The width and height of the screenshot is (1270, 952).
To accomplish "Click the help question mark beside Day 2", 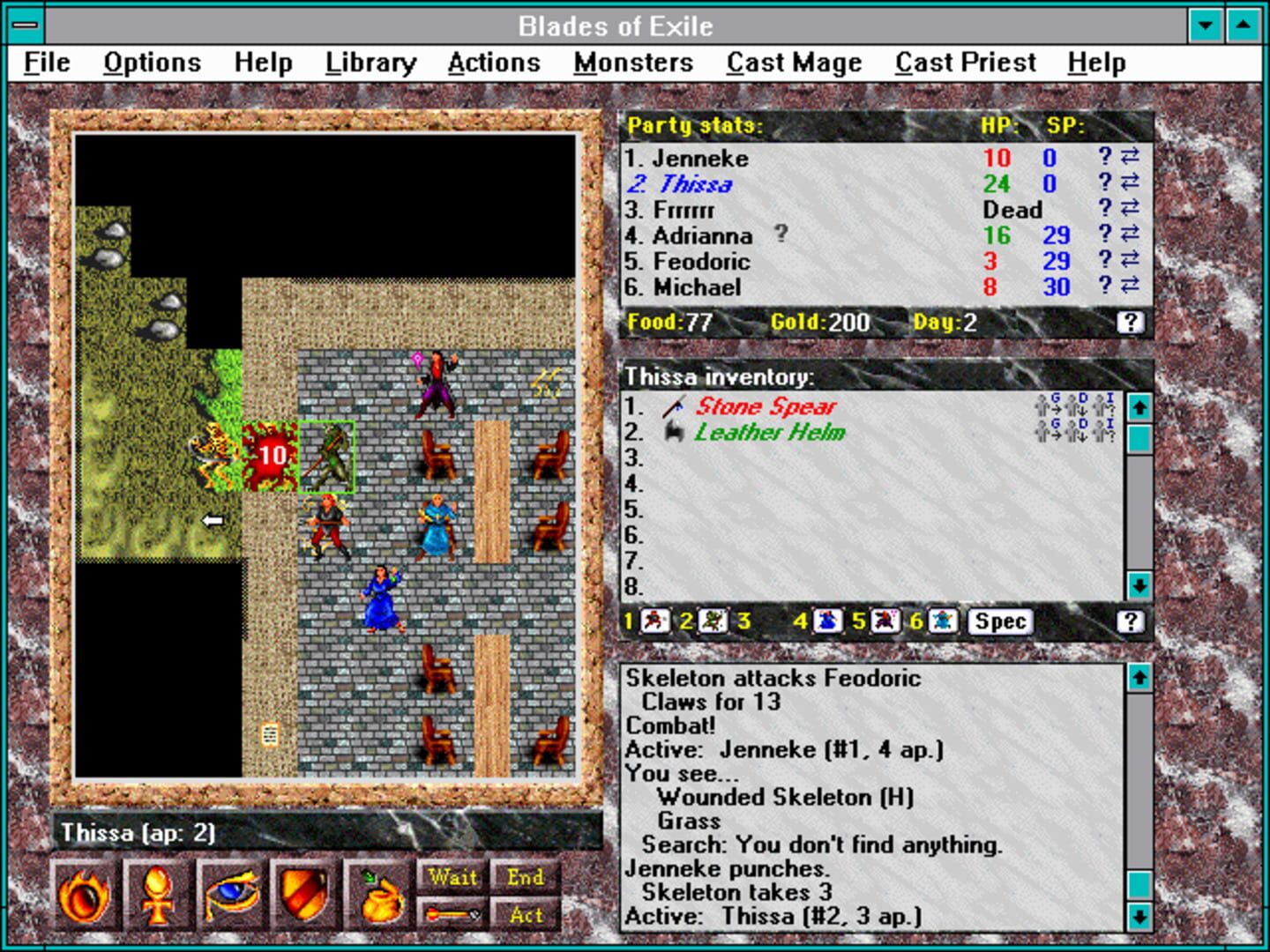I will pos(1129,323).
